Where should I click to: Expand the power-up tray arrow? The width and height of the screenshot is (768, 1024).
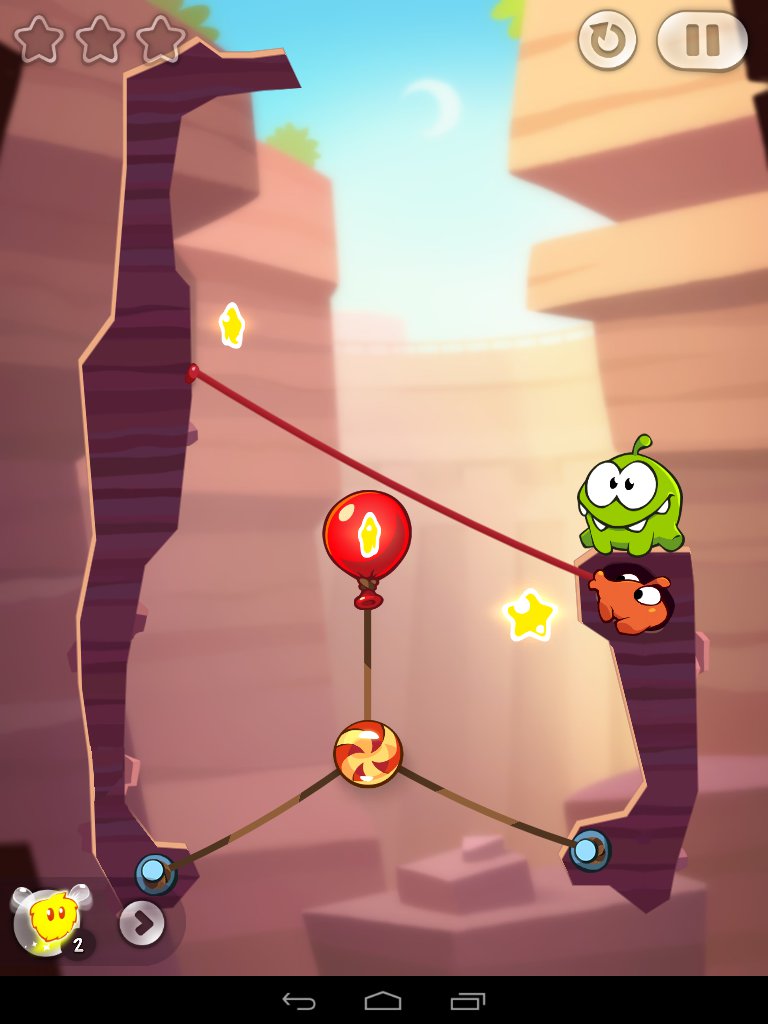142,923
